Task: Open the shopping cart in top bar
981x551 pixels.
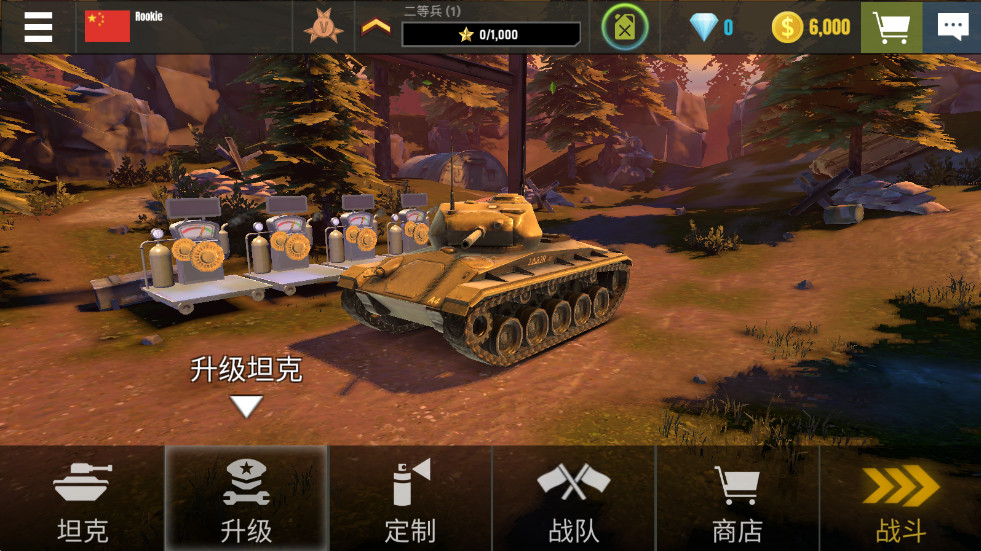Action: click(x=891, y=27)
